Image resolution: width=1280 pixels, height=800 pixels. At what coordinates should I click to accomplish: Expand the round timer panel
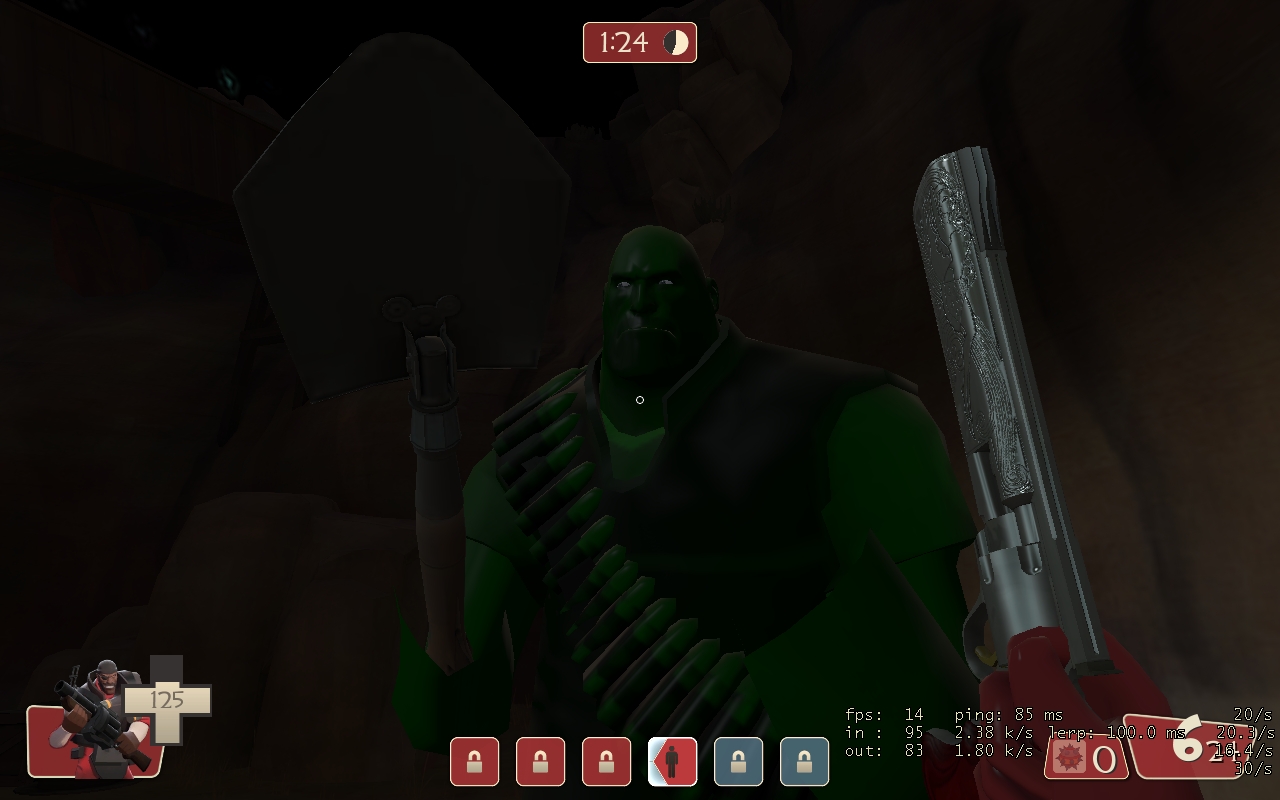(639, 43)
